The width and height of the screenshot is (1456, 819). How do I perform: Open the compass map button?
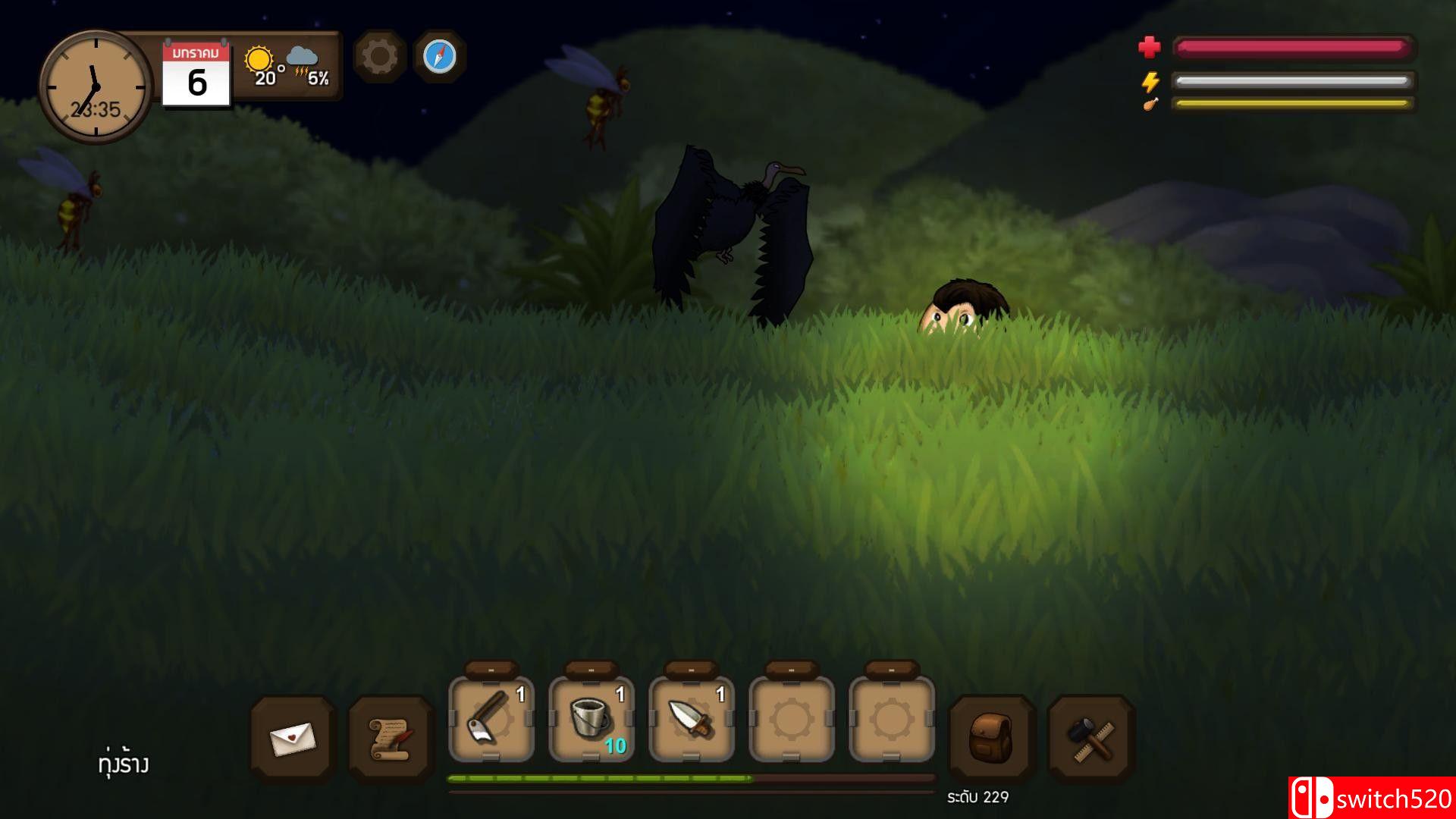click(440, 56)
